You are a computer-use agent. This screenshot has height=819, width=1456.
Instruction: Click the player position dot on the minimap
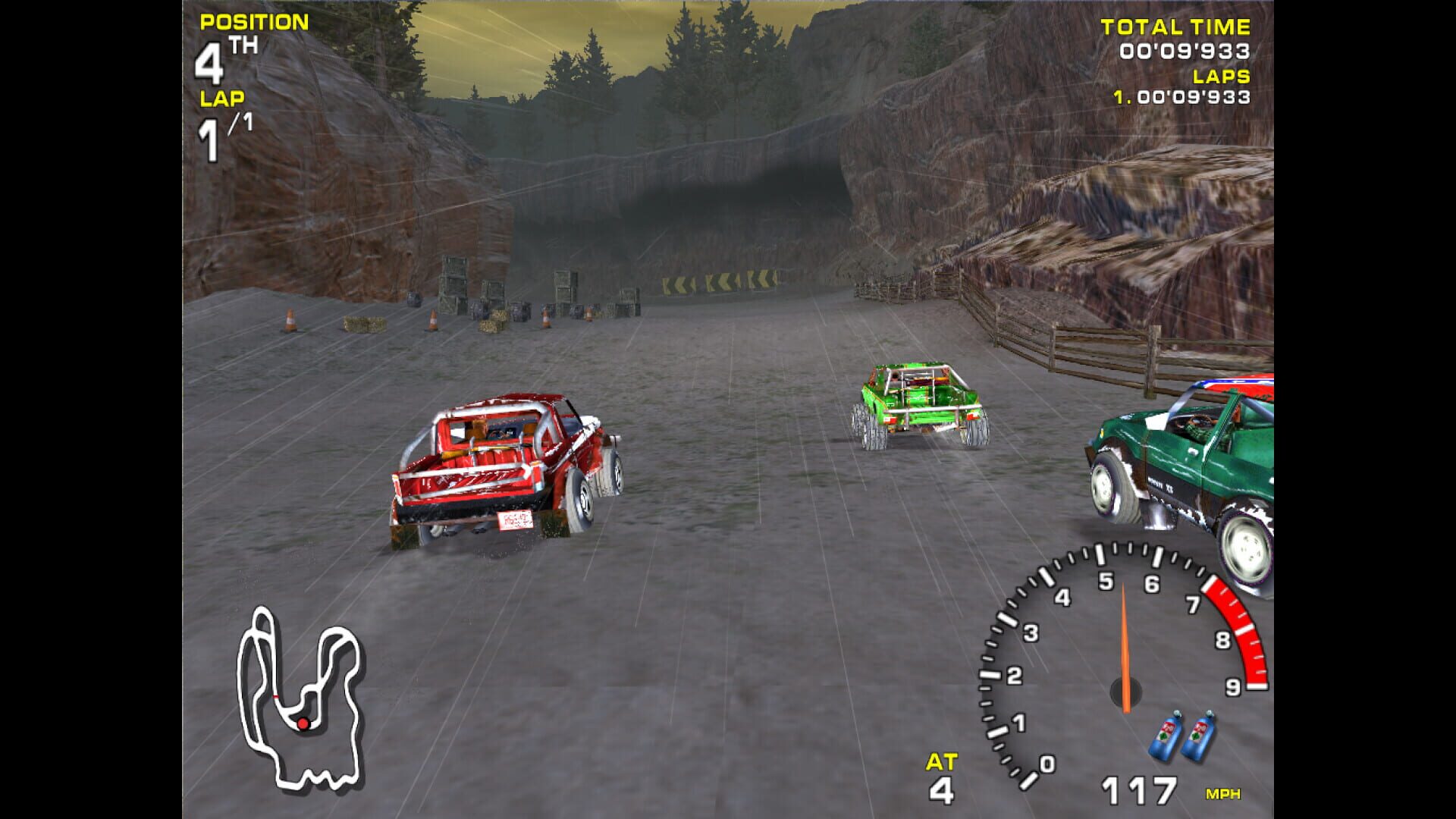click(302, 723)
